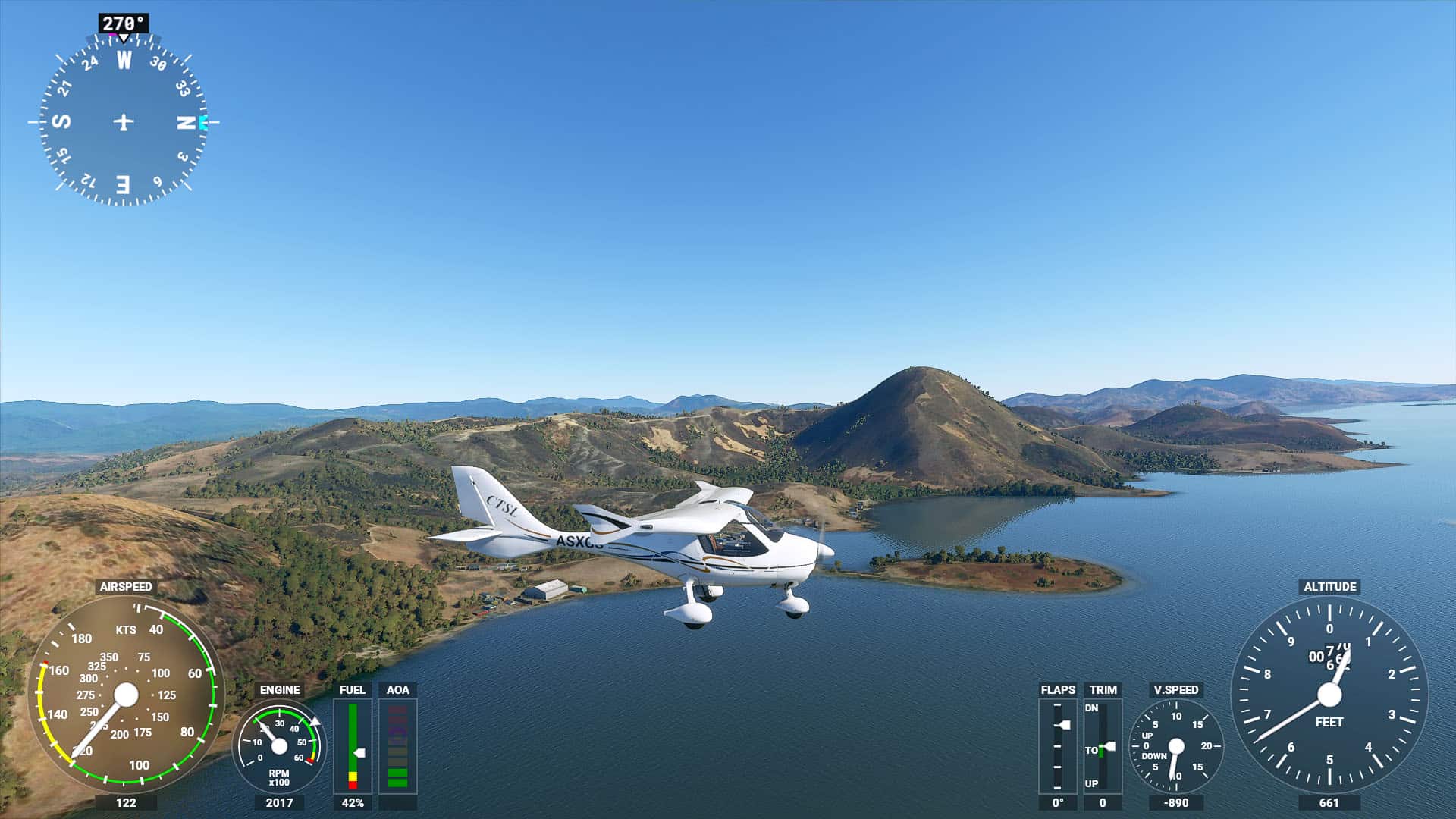1456x819 pixels.
Task: Select the fuel level indicator
Action: pos(353,746)
